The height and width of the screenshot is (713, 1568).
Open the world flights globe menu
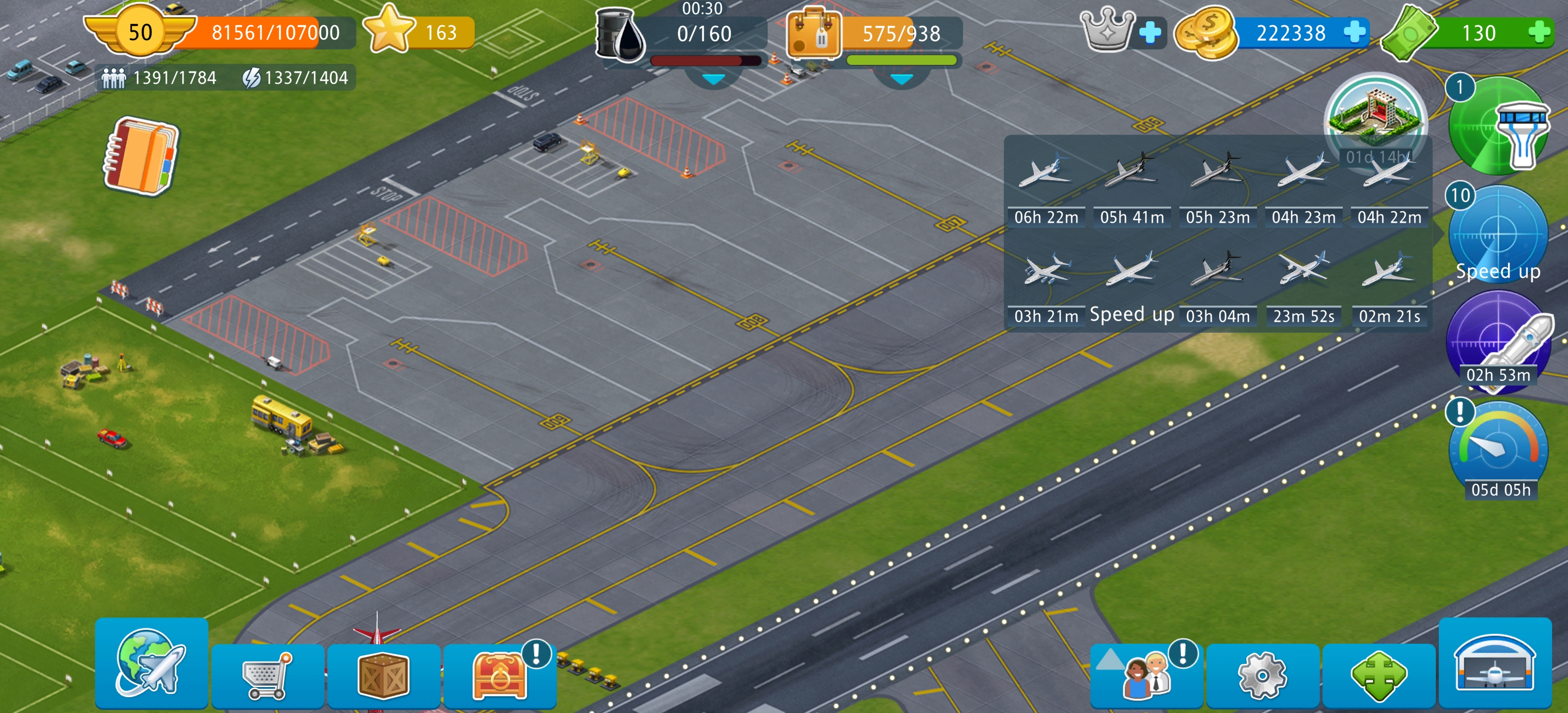151,662
